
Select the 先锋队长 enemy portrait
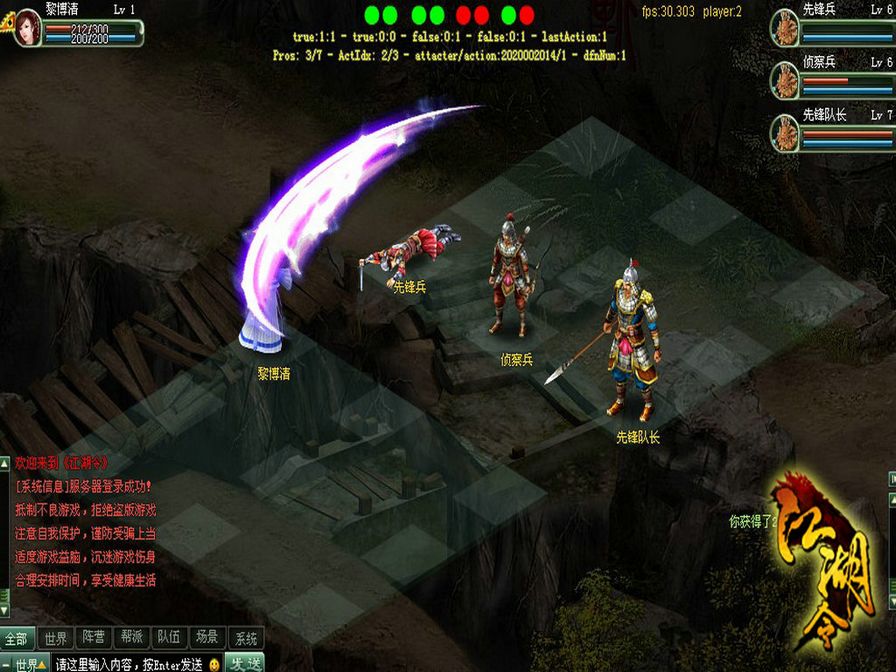[x=786, y=133]
